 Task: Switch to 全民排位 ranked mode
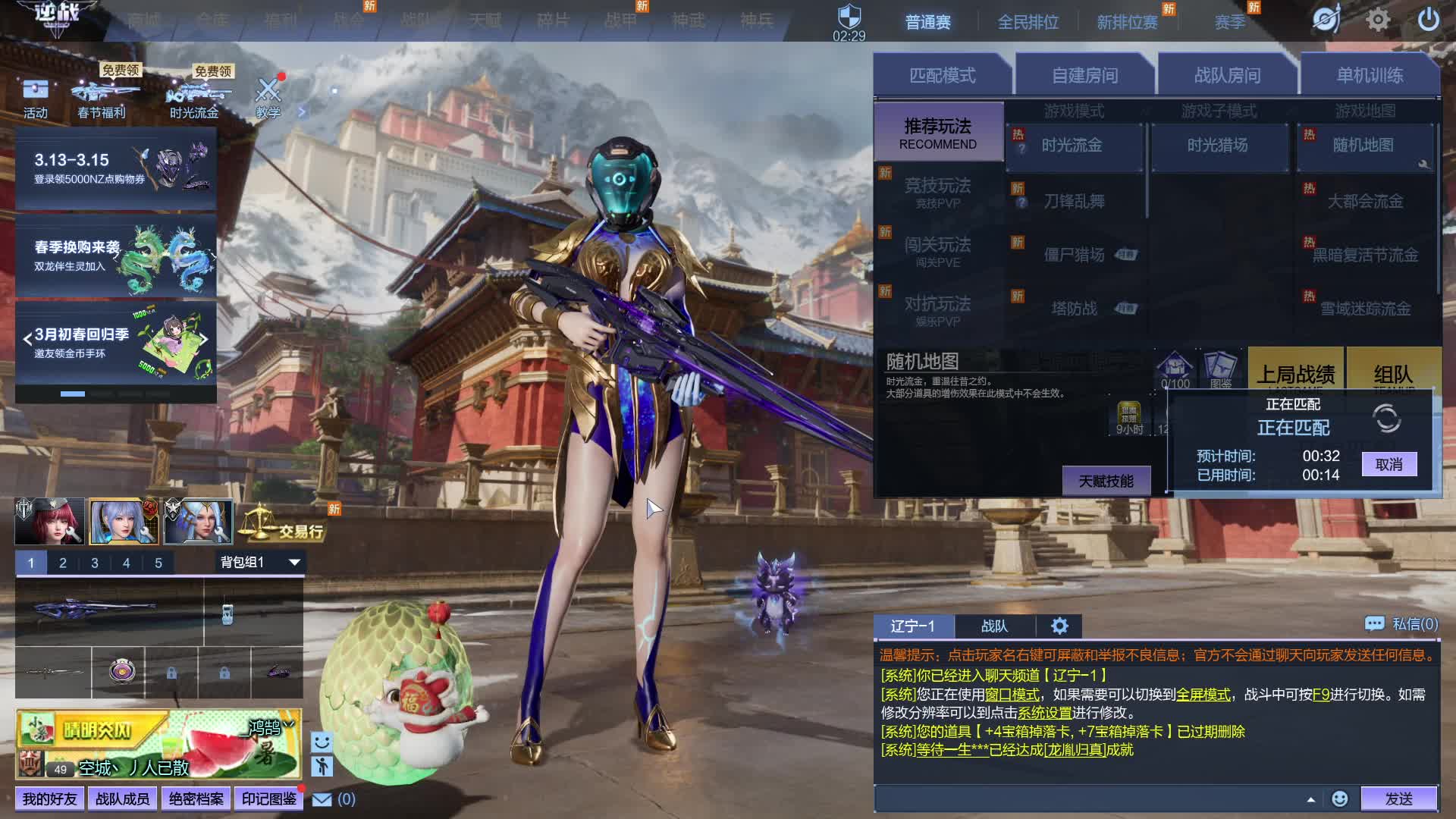click(1028, 22)
